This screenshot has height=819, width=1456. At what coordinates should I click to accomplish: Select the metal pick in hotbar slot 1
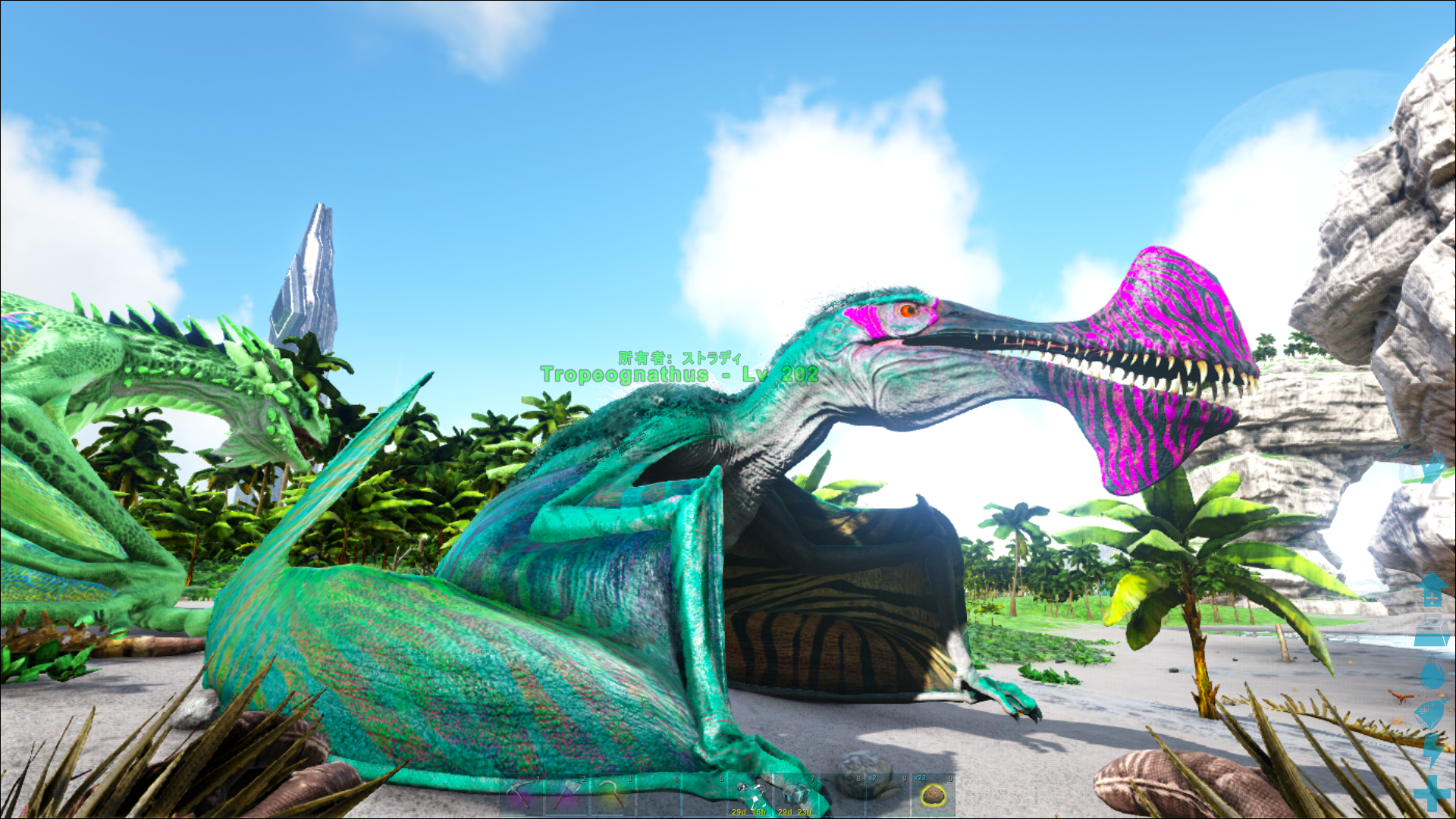519,795
